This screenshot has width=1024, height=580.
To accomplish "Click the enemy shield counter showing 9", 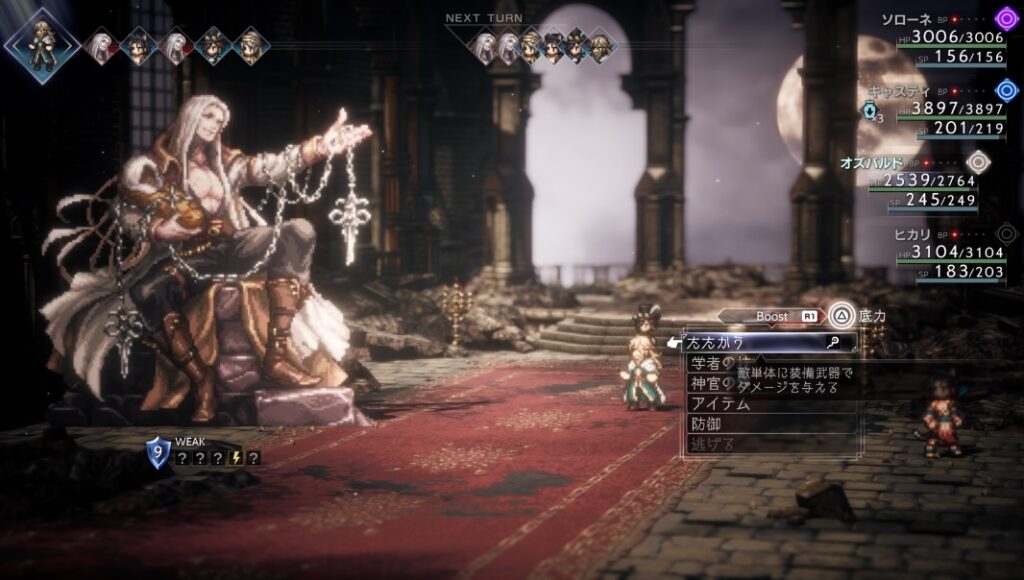I will 158,453.
